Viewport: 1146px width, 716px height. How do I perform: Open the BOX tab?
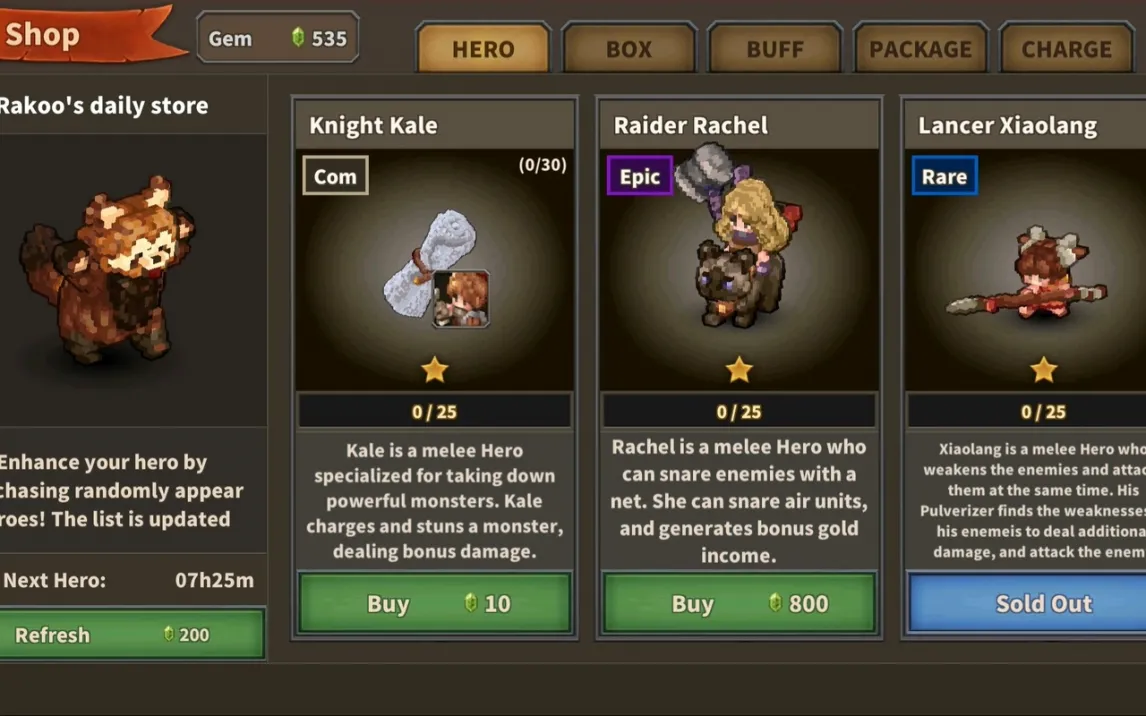(x=629, y=49)
